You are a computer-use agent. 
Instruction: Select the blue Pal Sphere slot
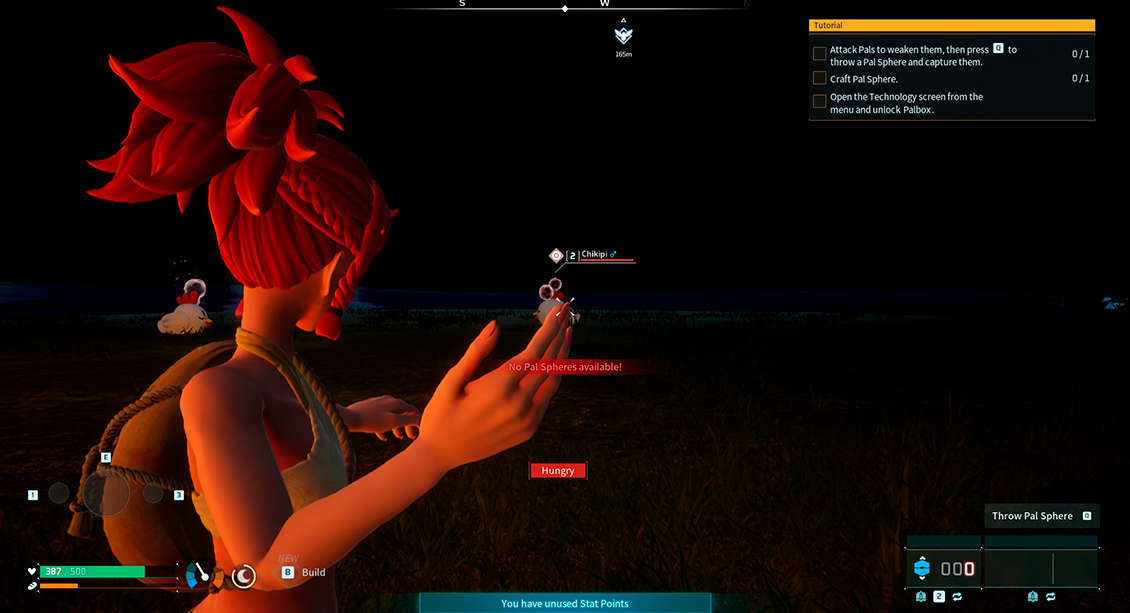(922, 568)
